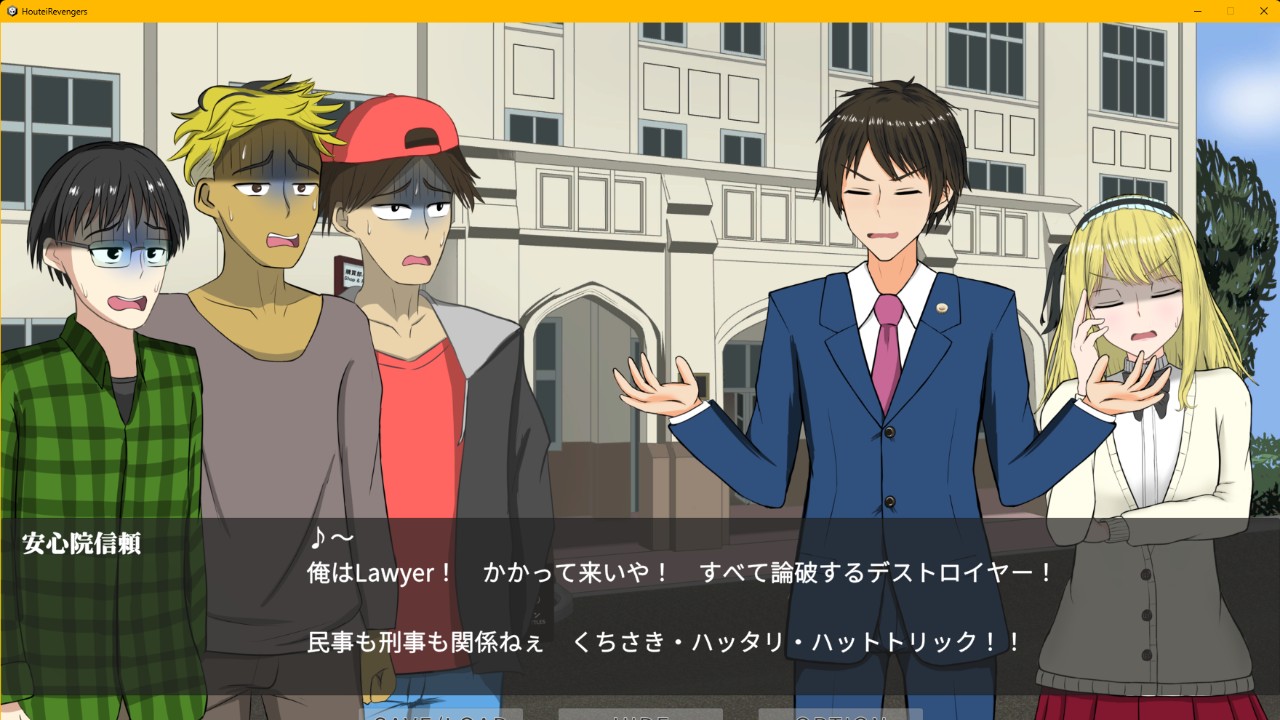1280x720 pixels.
Task: Open the SAVE/LOAD menu
Action: tap(441, 714)
